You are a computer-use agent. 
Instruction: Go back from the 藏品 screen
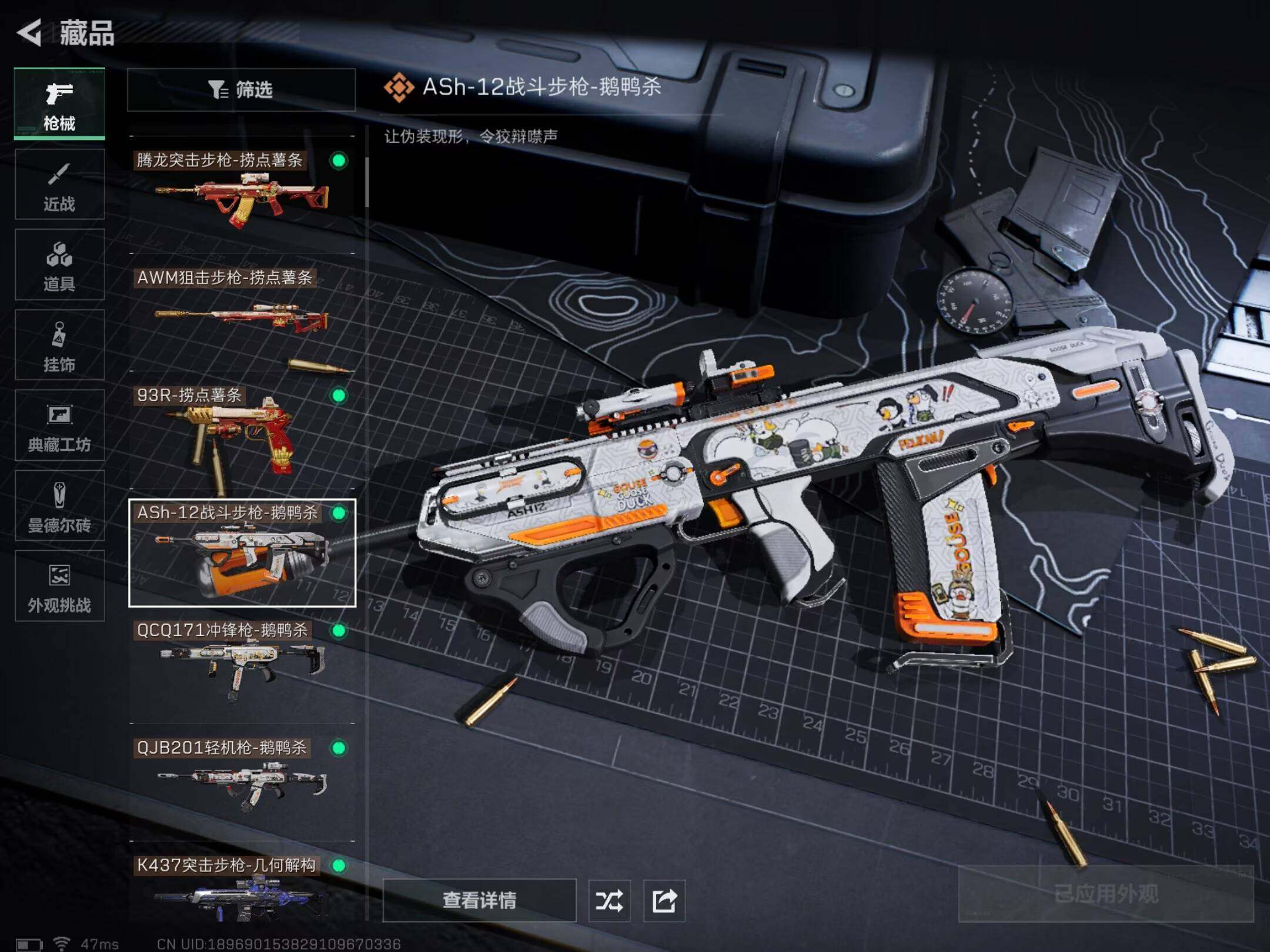tap(29, 32)
